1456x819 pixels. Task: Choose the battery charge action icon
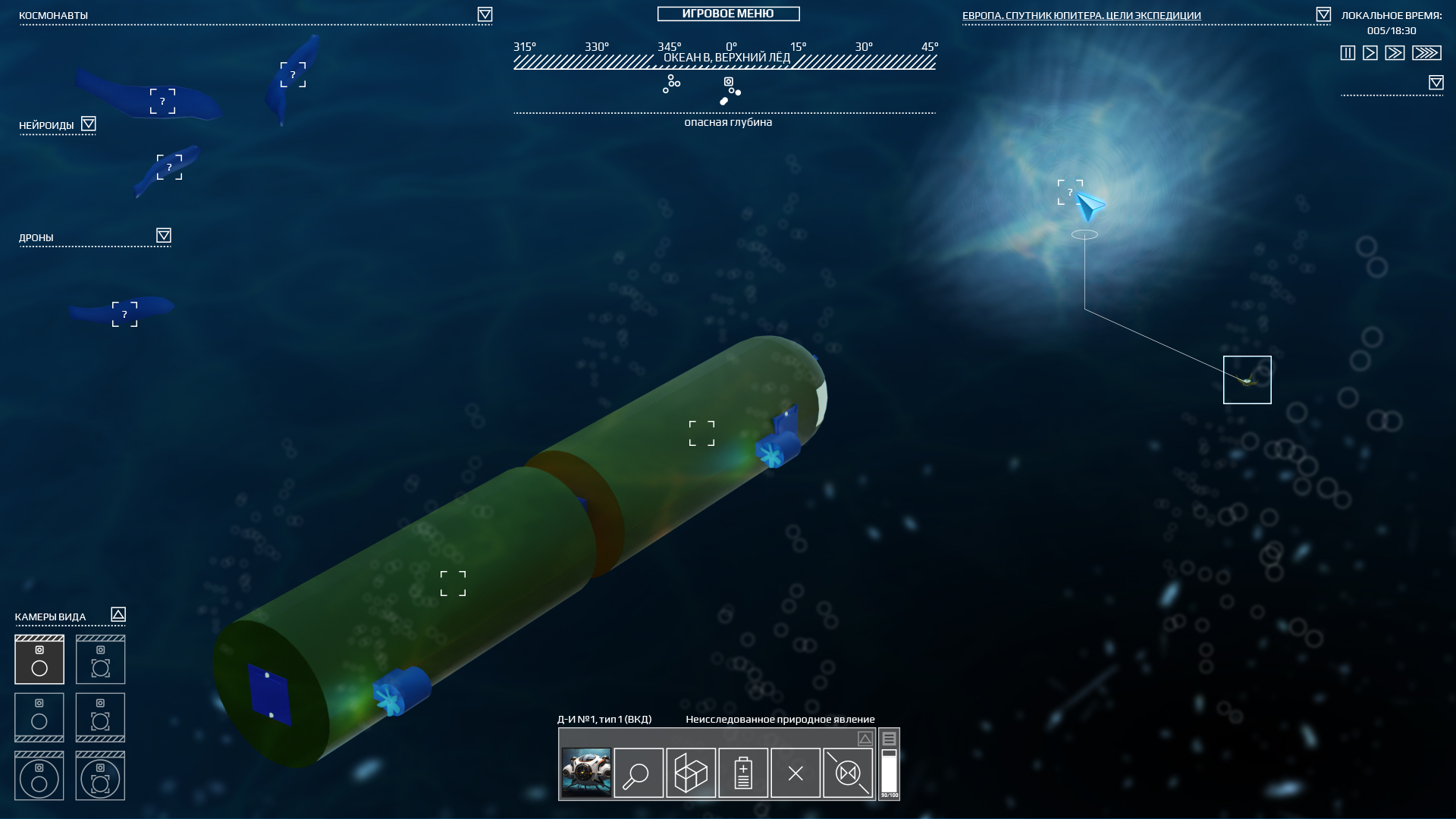743,773
